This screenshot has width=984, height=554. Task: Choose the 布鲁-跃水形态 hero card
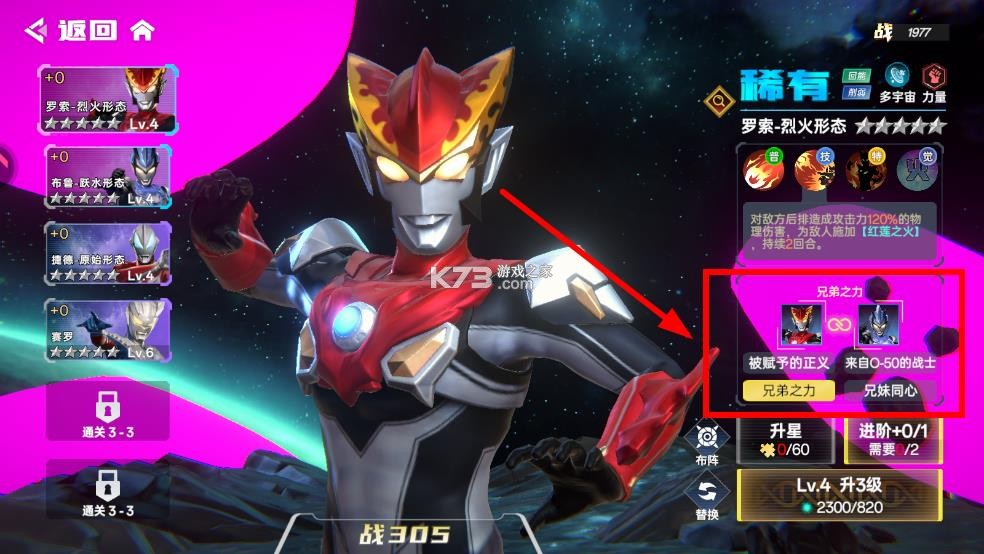point(108,176)
